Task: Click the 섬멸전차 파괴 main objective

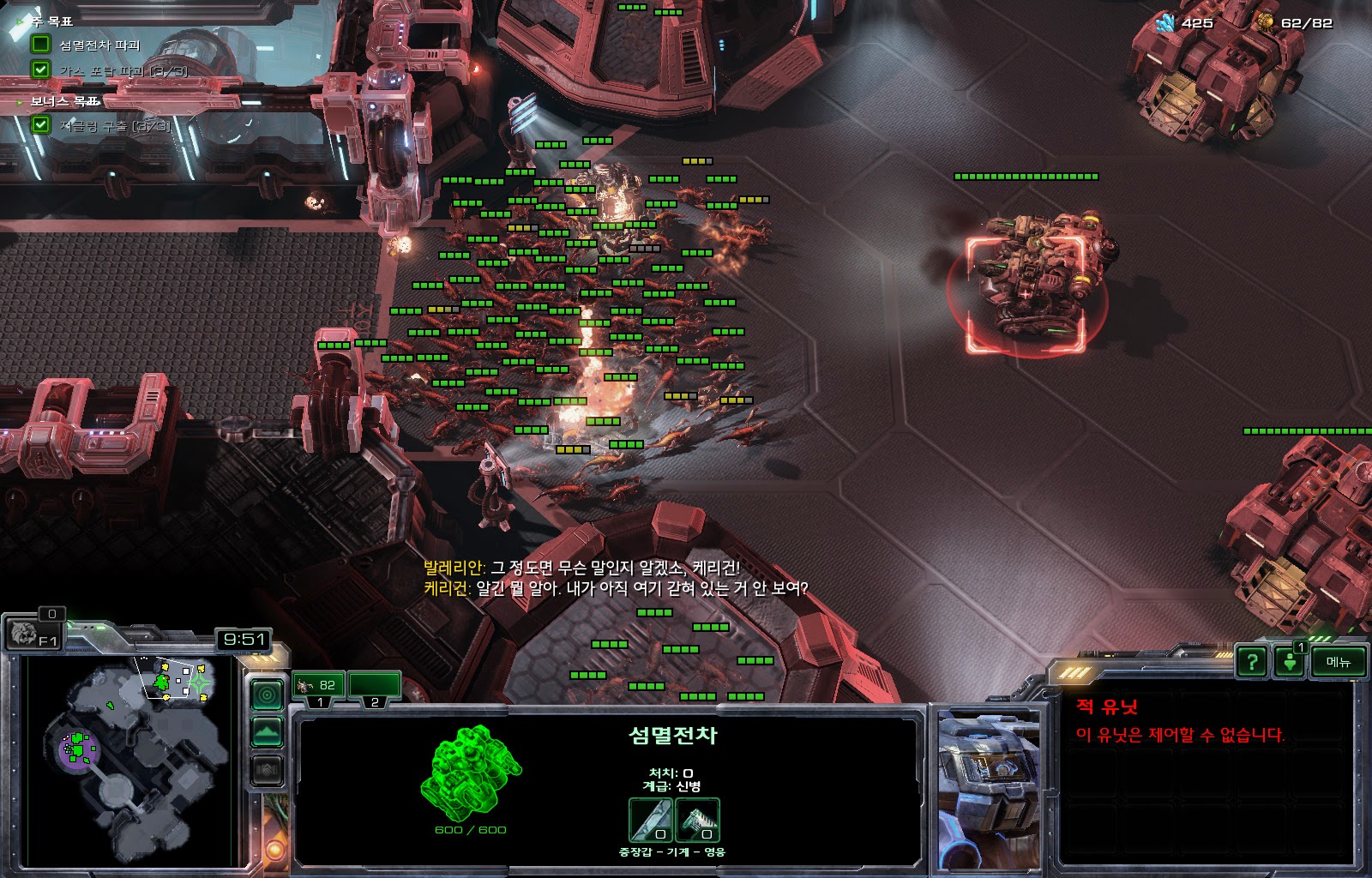Action: [99, 45]
